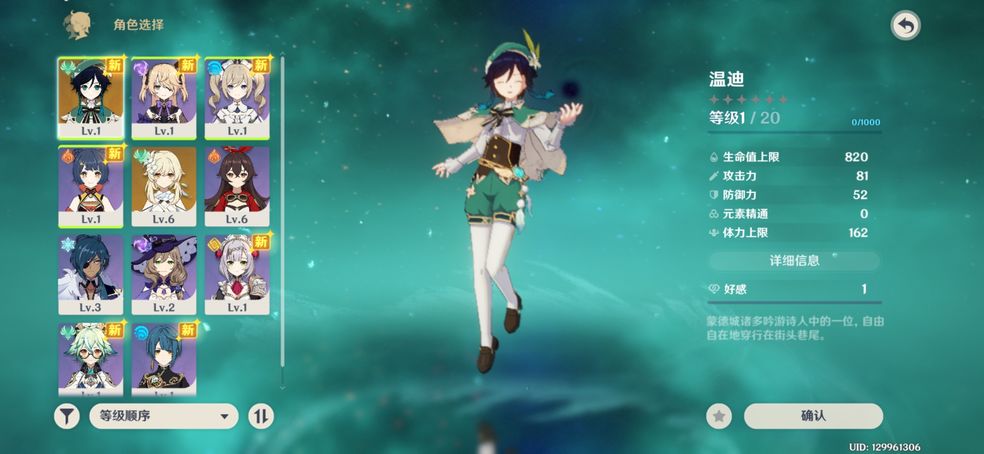984x454 pixels.
Task: Choose Amber's character card
Action: 237,185
